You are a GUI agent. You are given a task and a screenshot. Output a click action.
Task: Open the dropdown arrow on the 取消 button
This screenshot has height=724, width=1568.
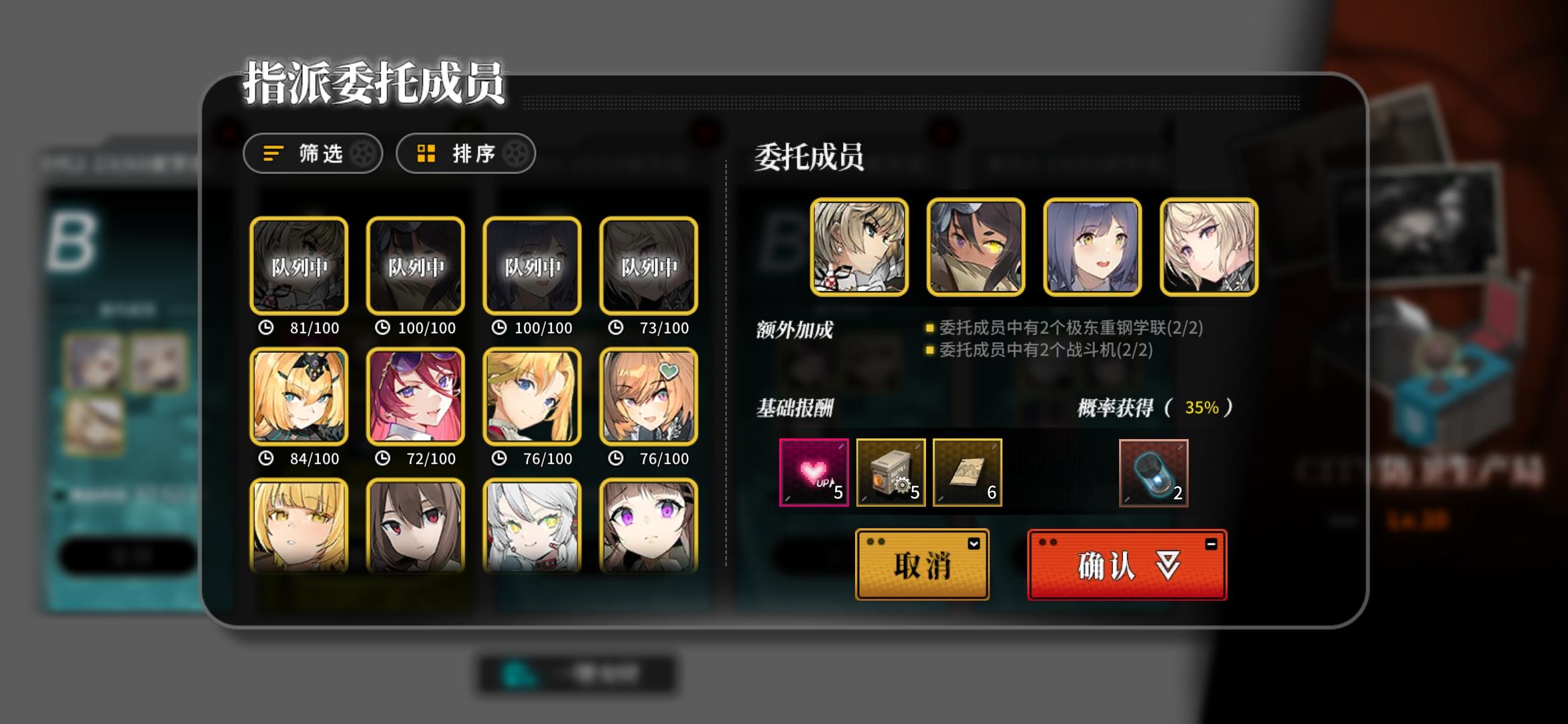[x=973, y=544]
